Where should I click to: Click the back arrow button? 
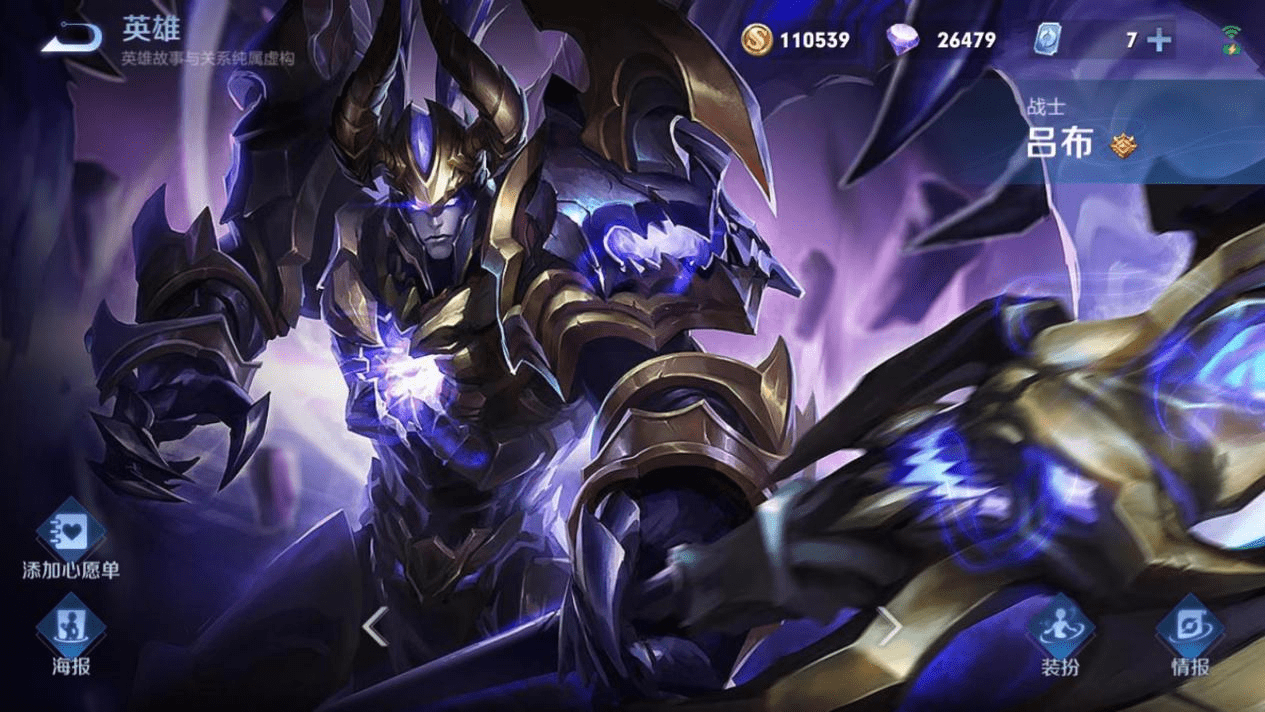pyautogui.click(x=71, y=39)
